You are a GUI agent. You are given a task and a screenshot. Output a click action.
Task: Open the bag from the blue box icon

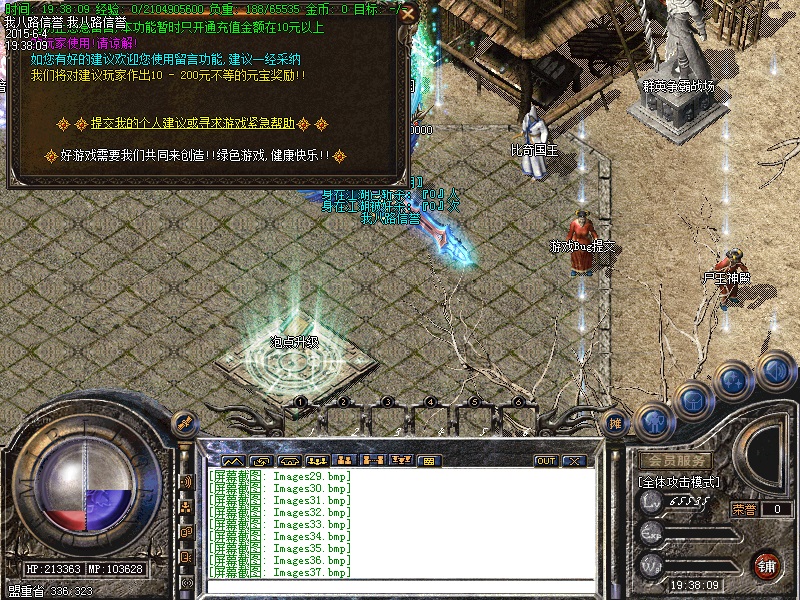click(692, 401)
